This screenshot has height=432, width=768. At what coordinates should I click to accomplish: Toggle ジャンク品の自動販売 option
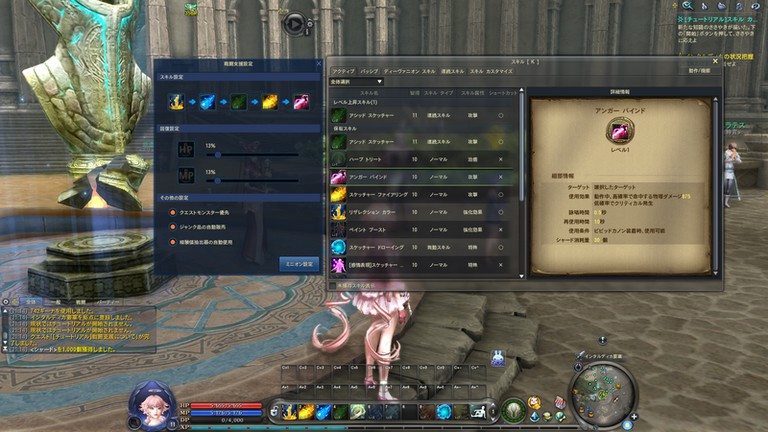[x=171, y=227]
